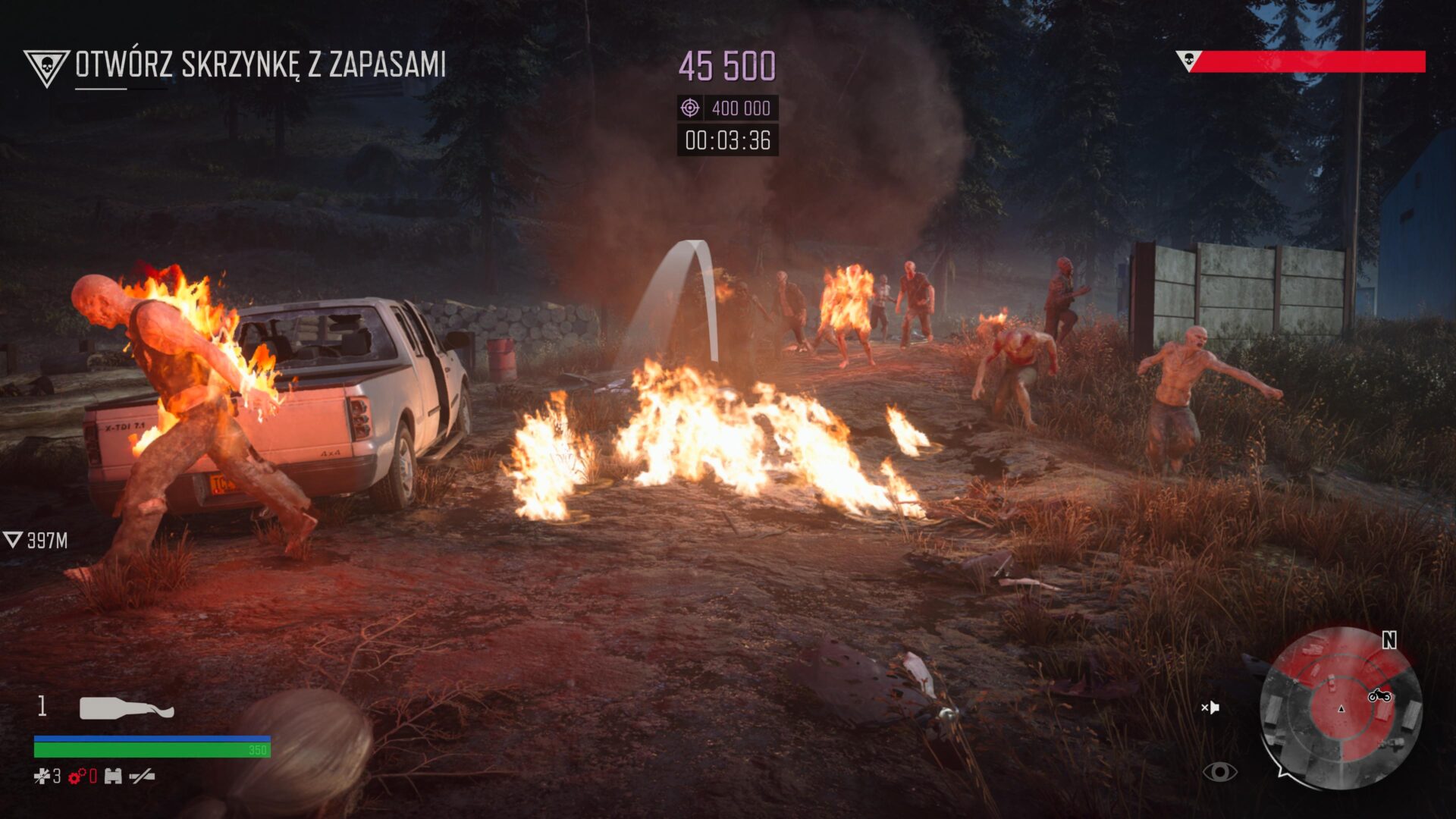Select the motorcycle marker on the minimap
Viewport: 1456px width, 819px height.
pyautogui.click(x=1379, y=695)
